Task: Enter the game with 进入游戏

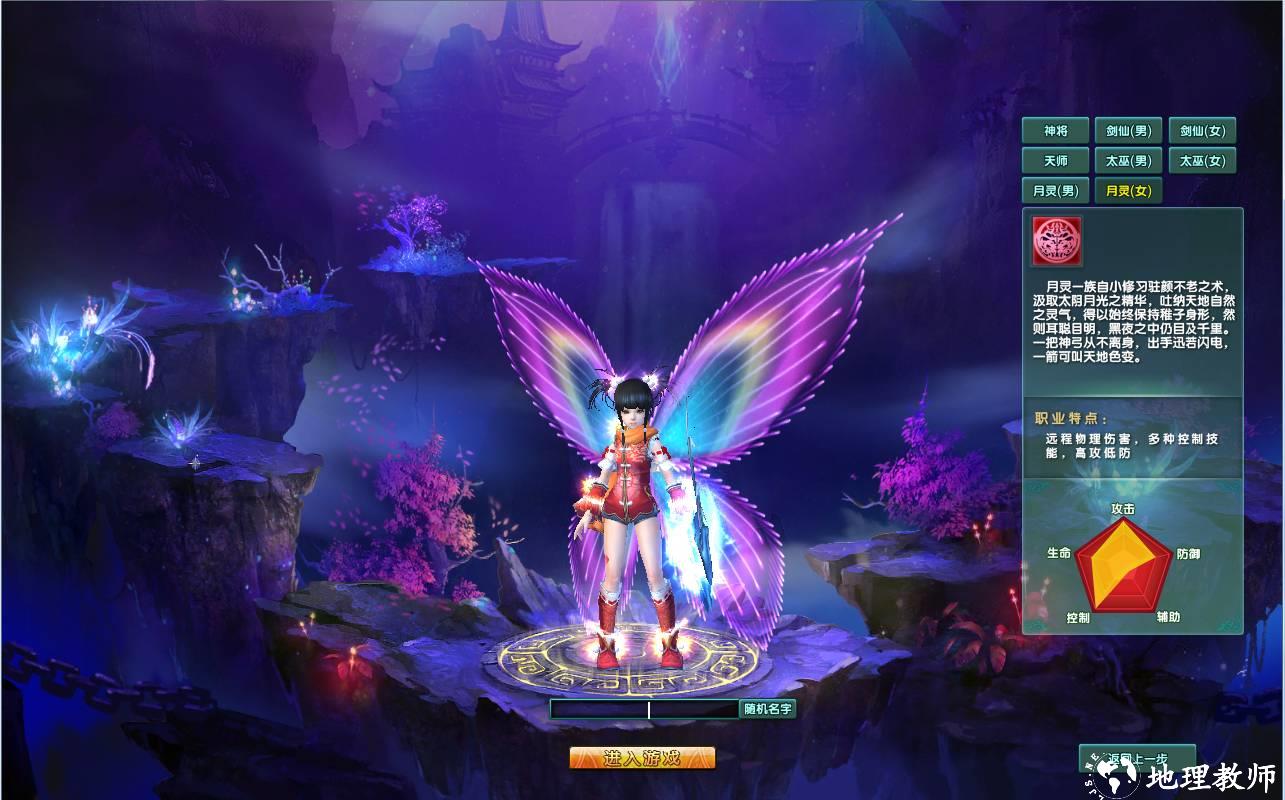Action: pos(642,758)
